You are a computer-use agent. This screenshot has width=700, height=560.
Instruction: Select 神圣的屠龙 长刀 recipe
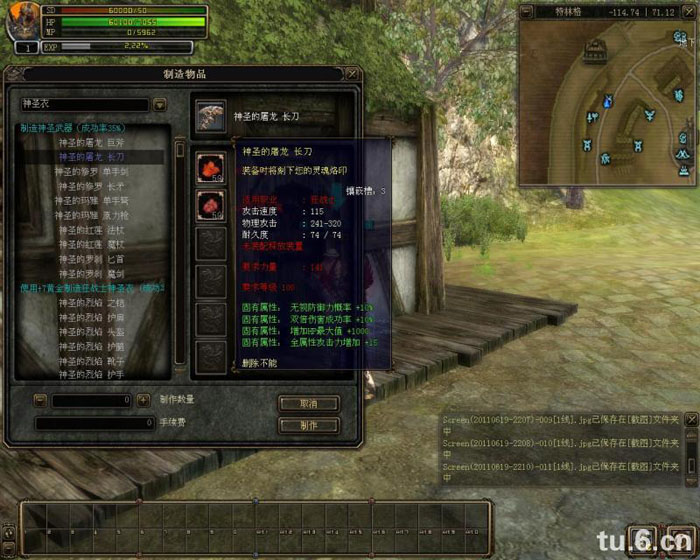[90, 157]
